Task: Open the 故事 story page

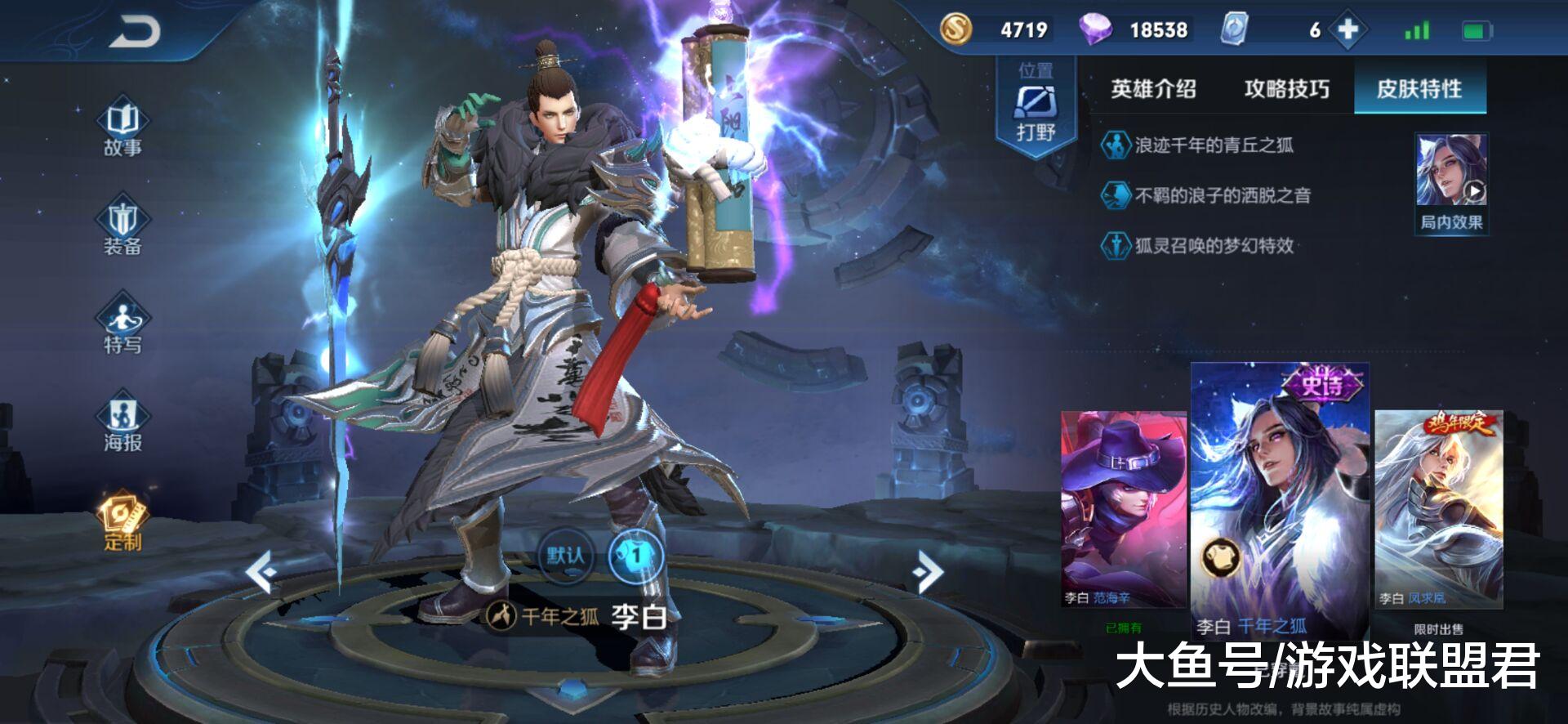Action: [x=122, y=128]
